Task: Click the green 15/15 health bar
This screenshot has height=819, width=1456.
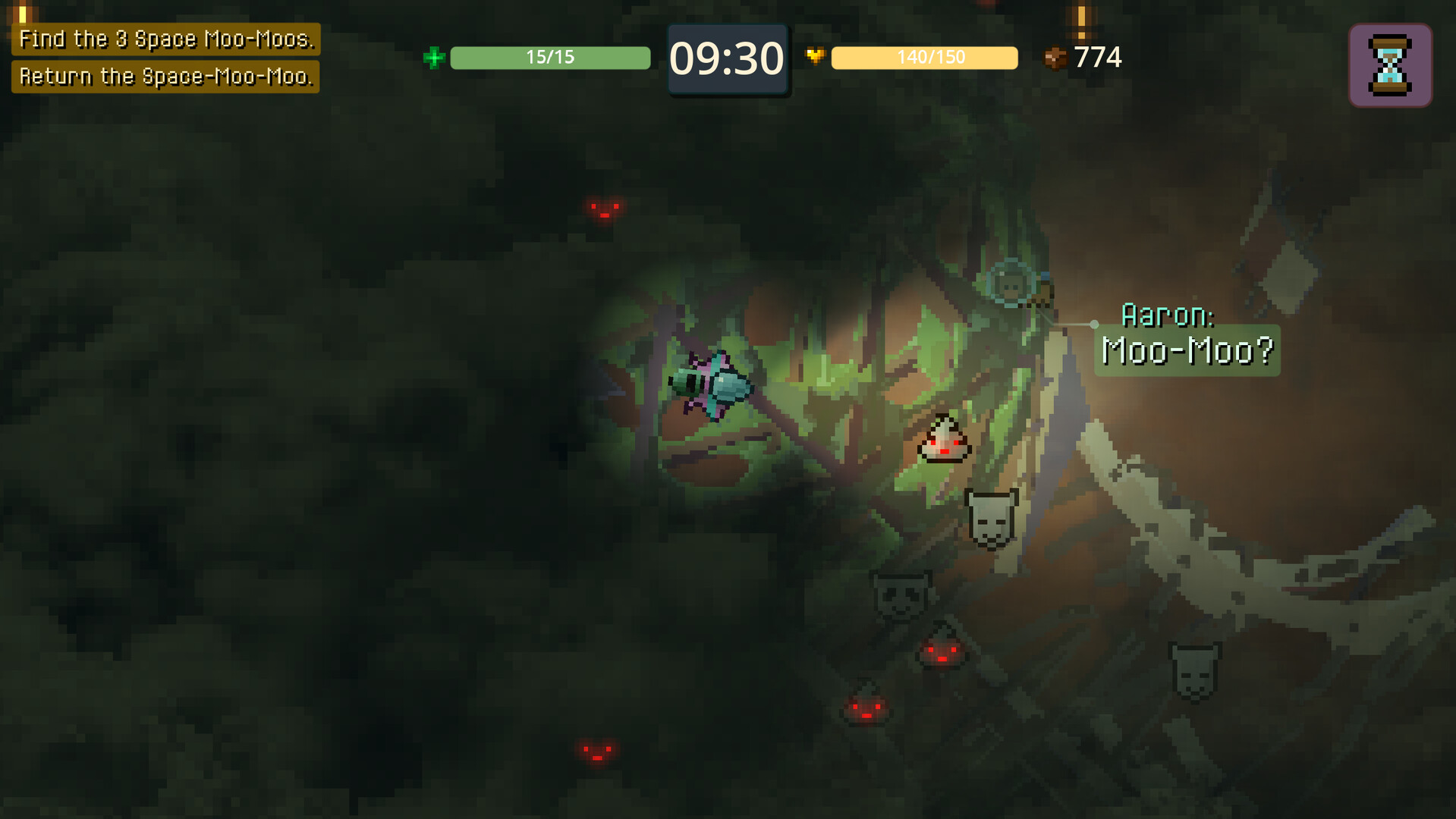Action: [x=549, y=57]
